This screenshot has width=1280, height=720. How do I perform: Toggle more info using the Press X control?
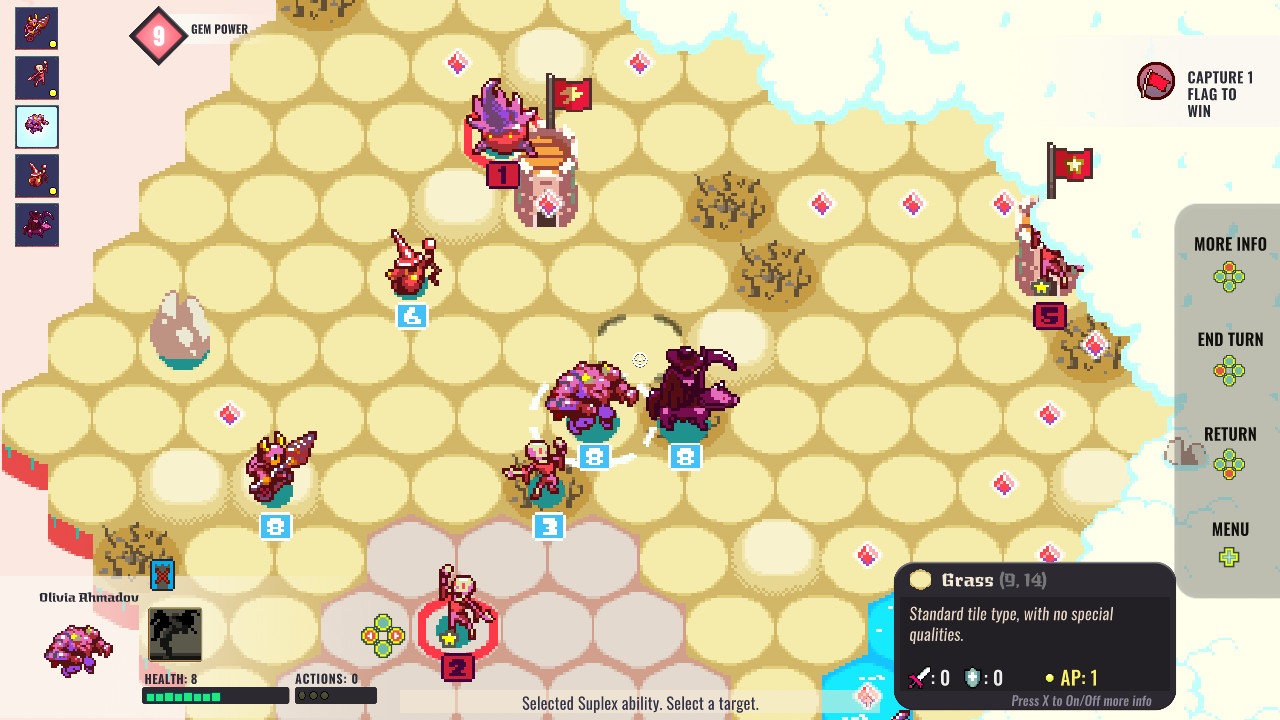tap(1084, 700)
